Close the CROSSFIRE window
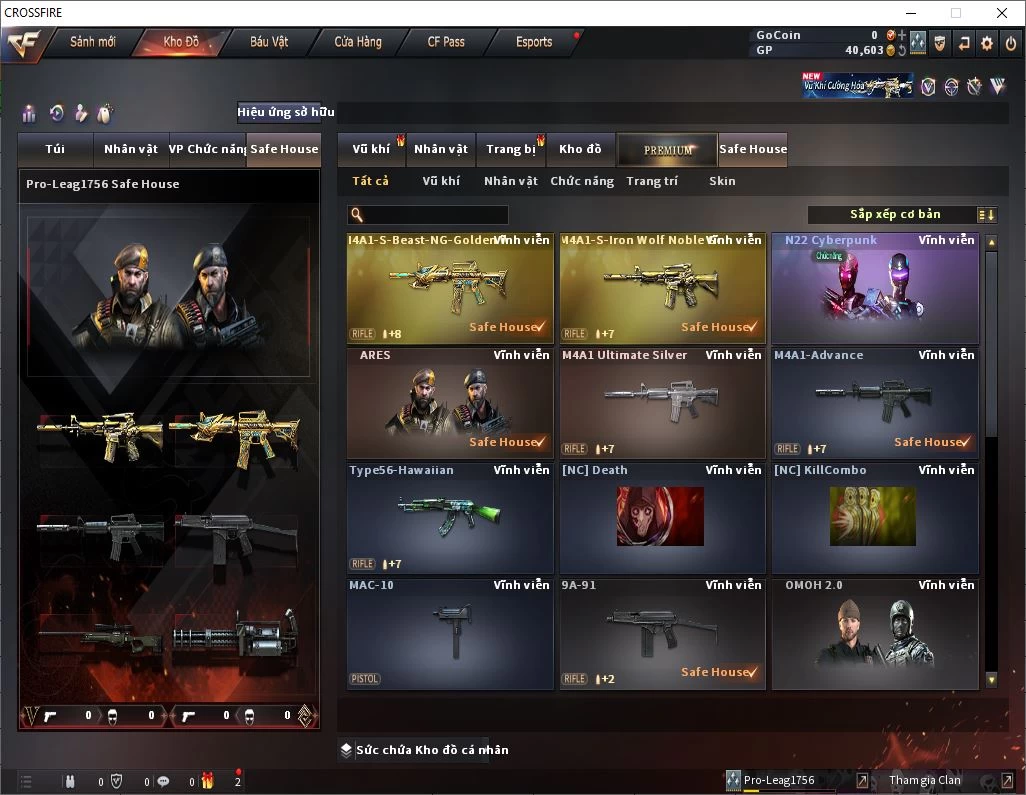Image resolution: width=1026 pixels, height=795 pixels. [1002, 13]
